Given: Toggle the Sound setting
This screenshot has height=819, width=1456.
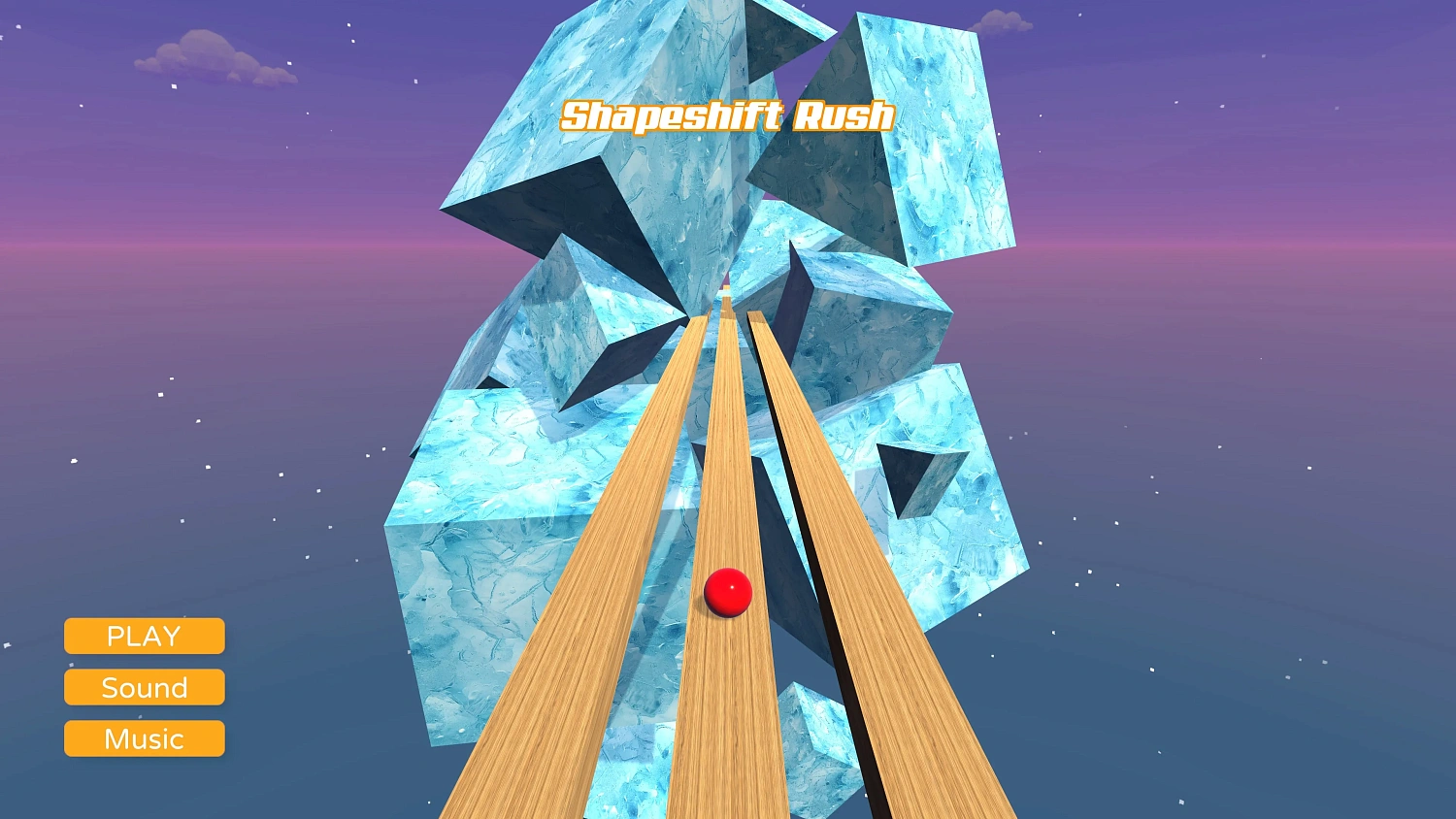Looking at the screenshot, I should pyautogui.click(x=144, y=687).
